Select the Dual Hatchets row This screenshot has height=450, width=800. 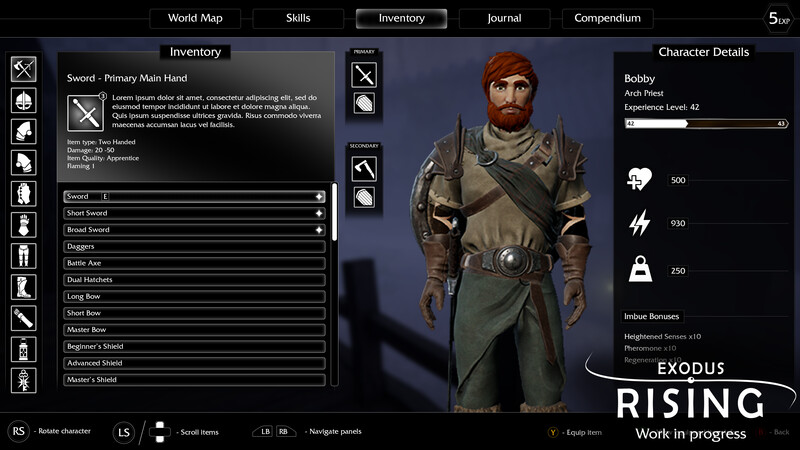[194, 280]
